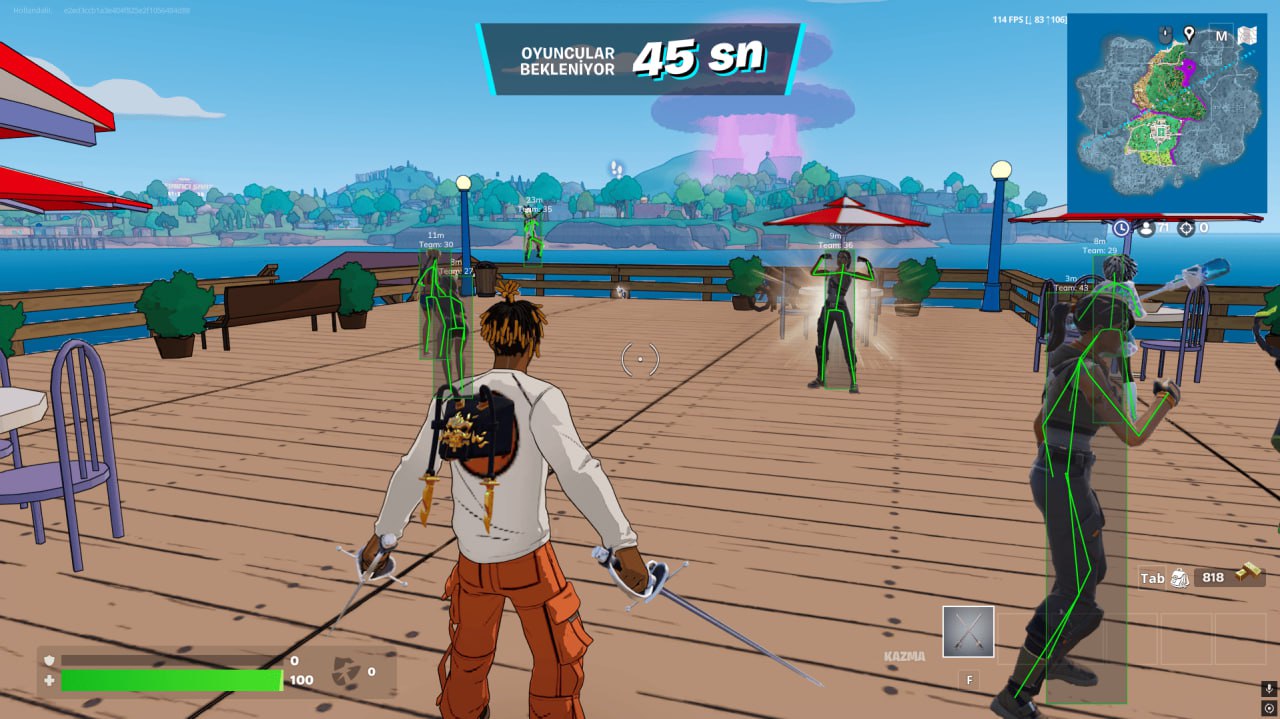1280x719 pixels.
Task: Click the gold bars currency icon
Action: point(1248,572)
